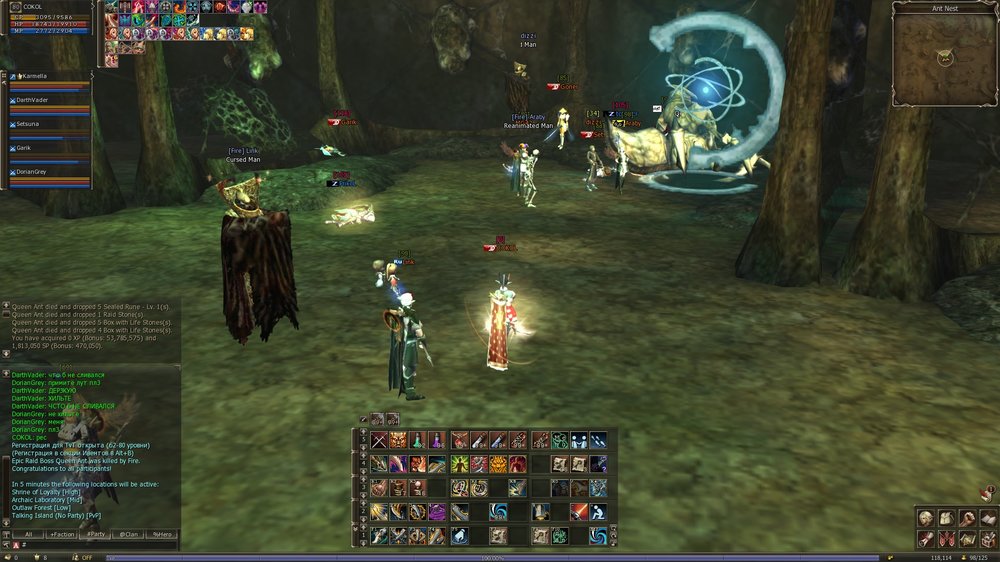Screen dimensions: 1000x562
Task: Open the clan banner menu icon
Action: [945, 538]
